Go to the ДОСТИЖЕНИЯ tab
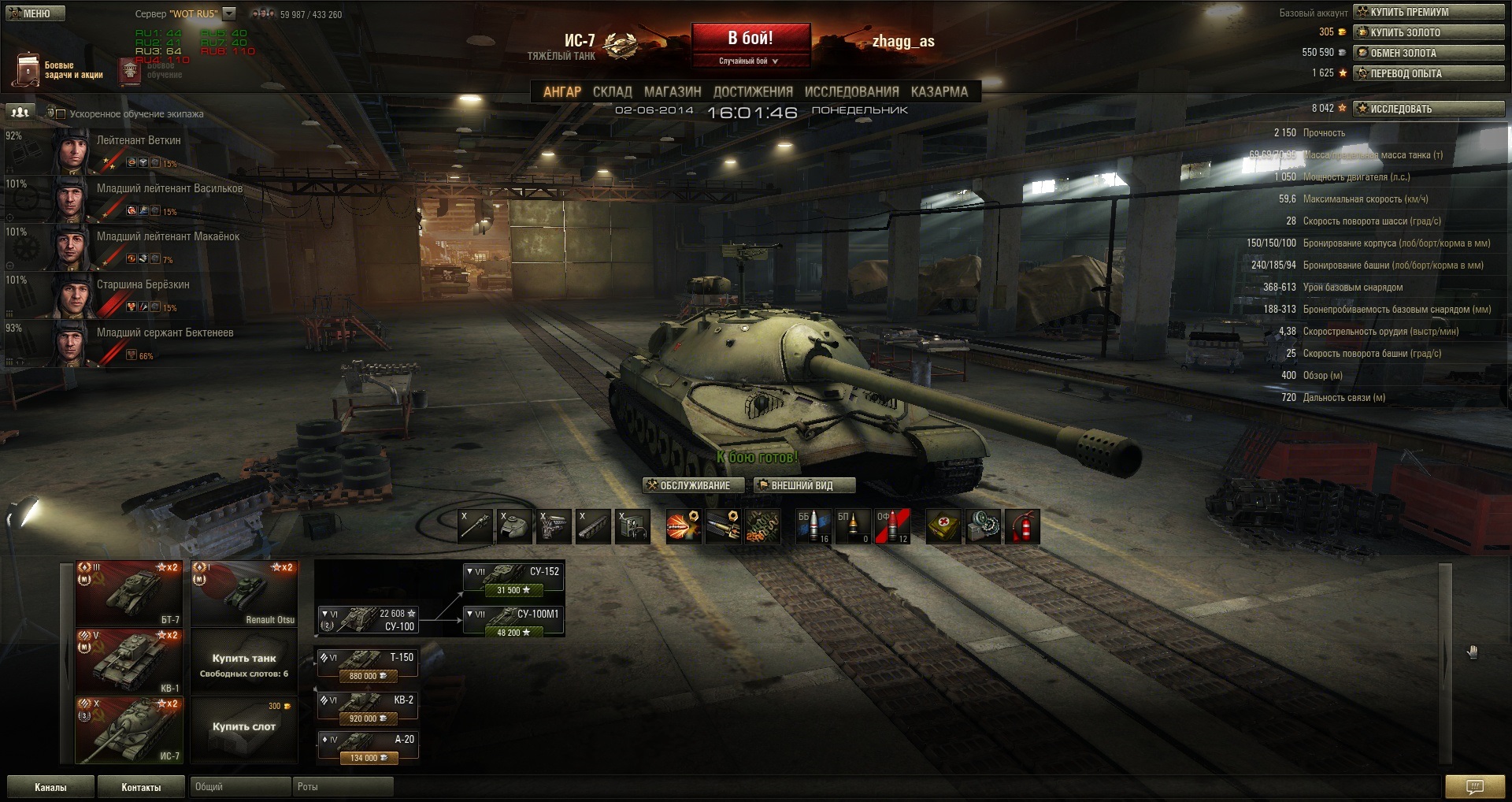Image resolution: width=1512 pixels, height=802 pixels. pos(753,91)
